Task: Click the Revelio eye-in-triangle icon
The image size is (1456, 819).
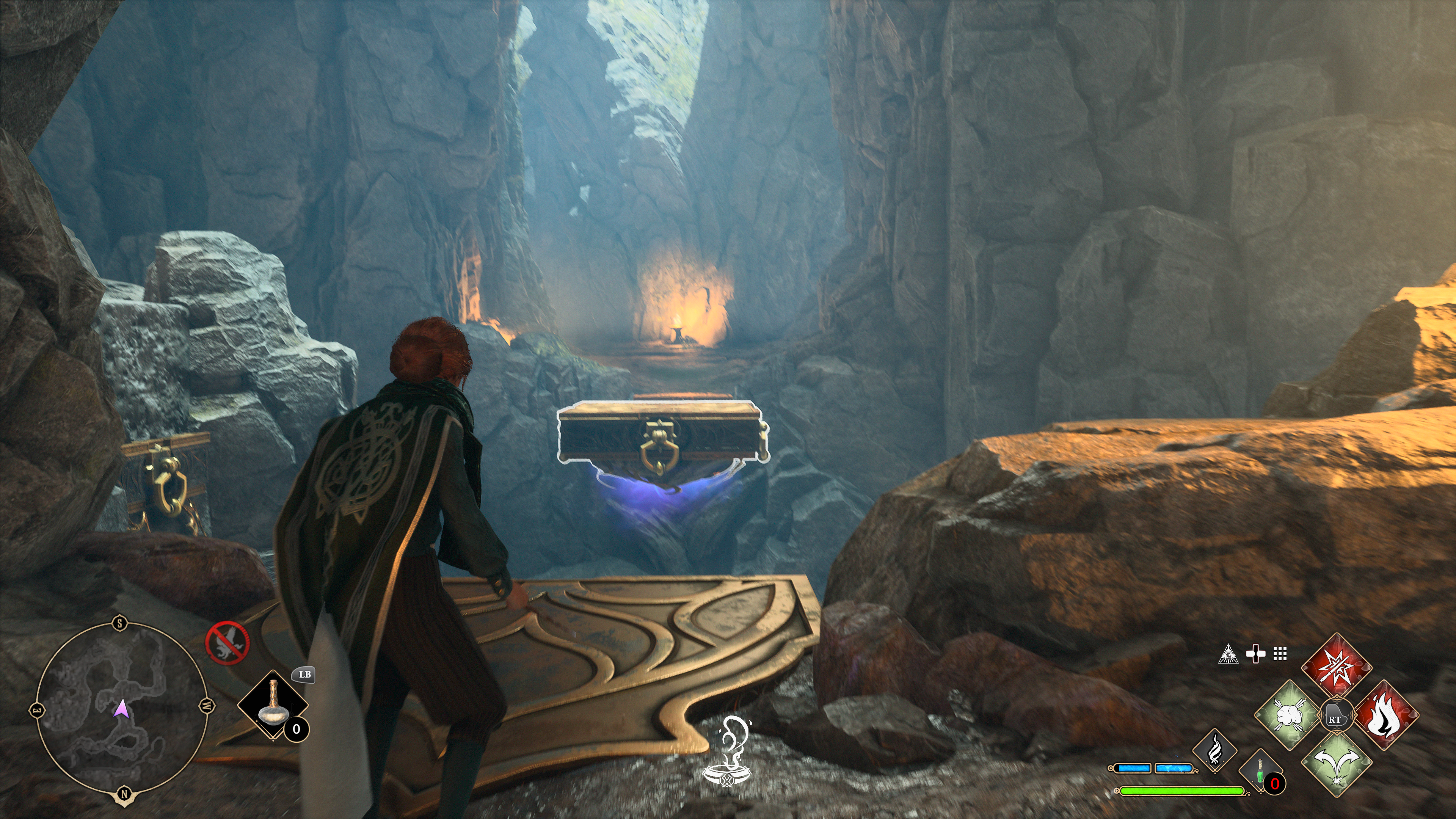Action: tap(1228, 654)
